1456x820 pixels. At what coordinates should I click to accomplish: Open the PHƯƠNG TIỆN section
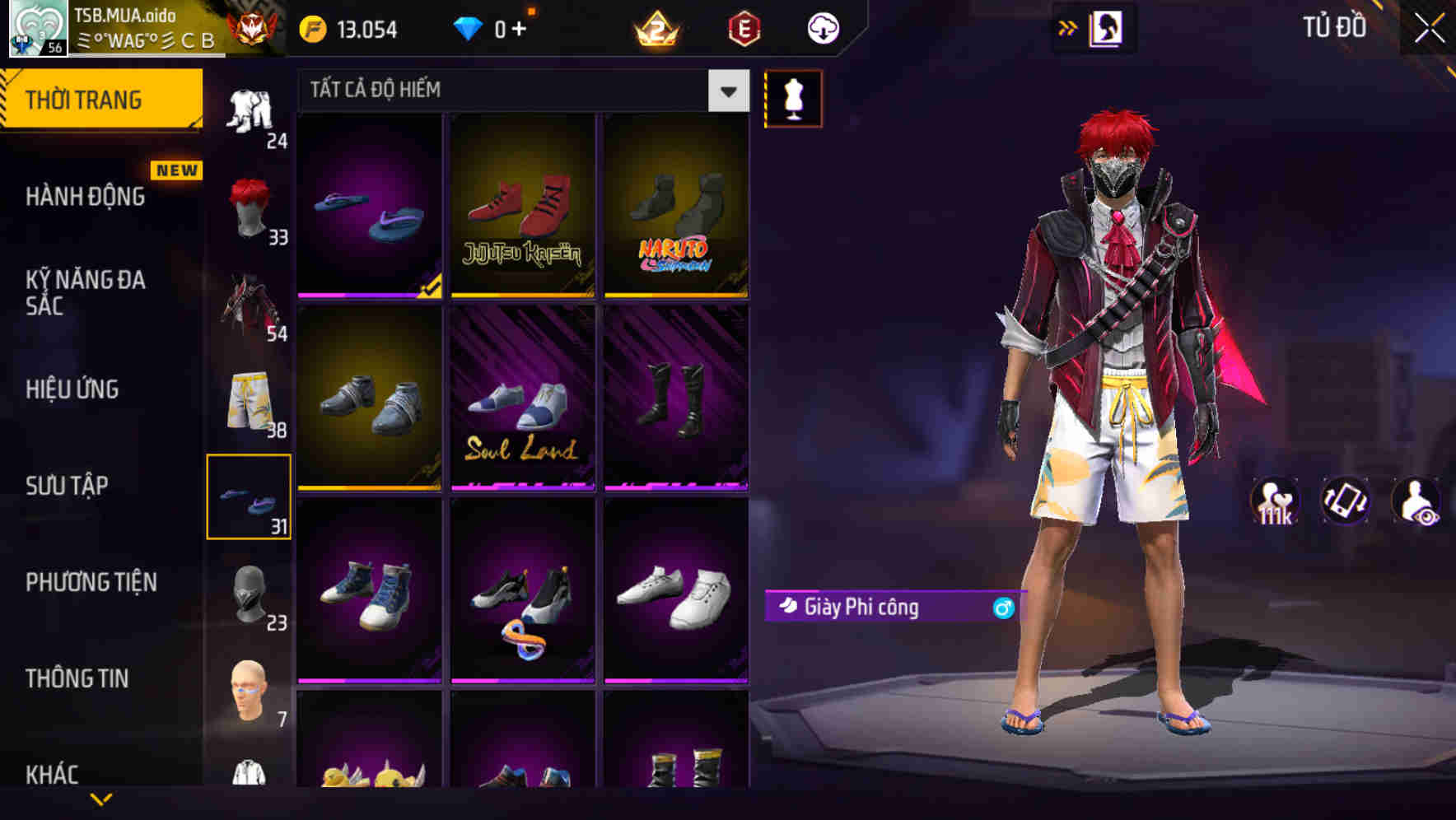[x=91, y=582]
